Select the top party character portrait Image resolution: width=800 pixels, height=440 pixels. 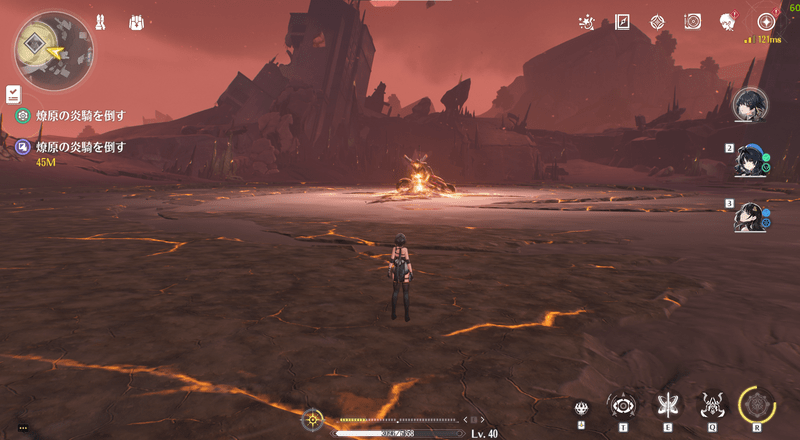750,103
